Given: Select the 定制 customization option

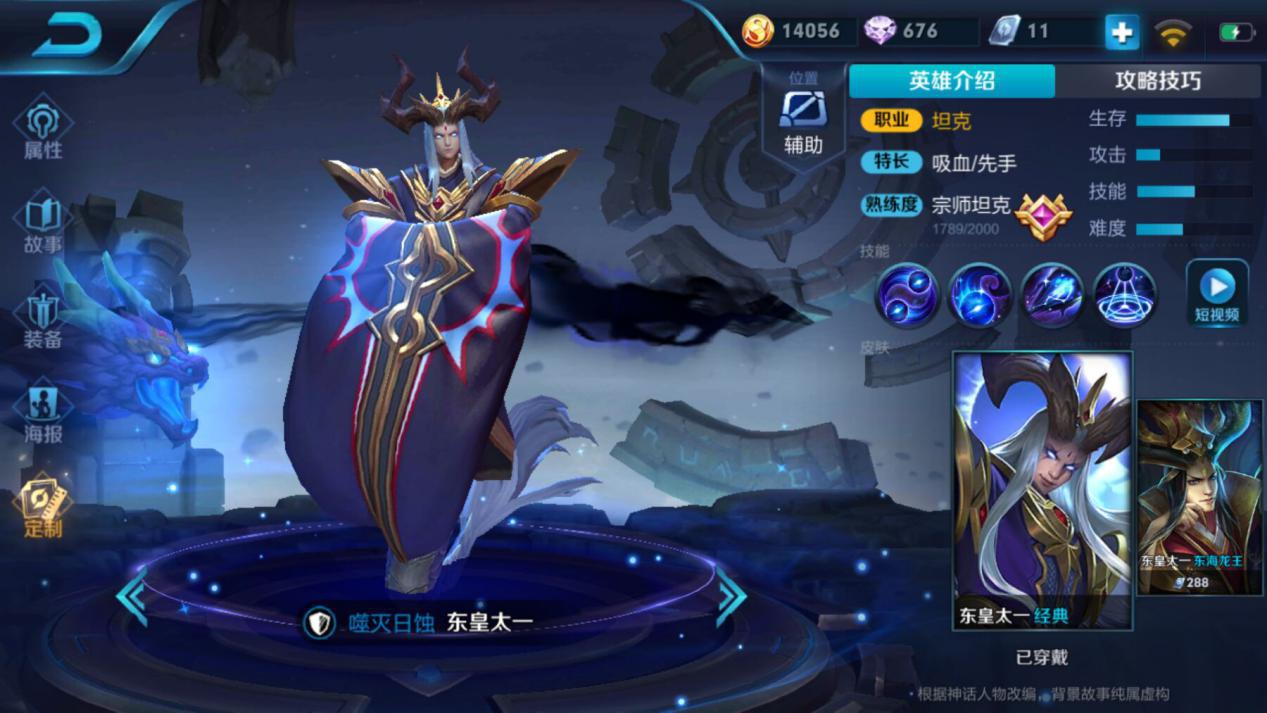Looking at the screenshot, I should pos(43,507).
